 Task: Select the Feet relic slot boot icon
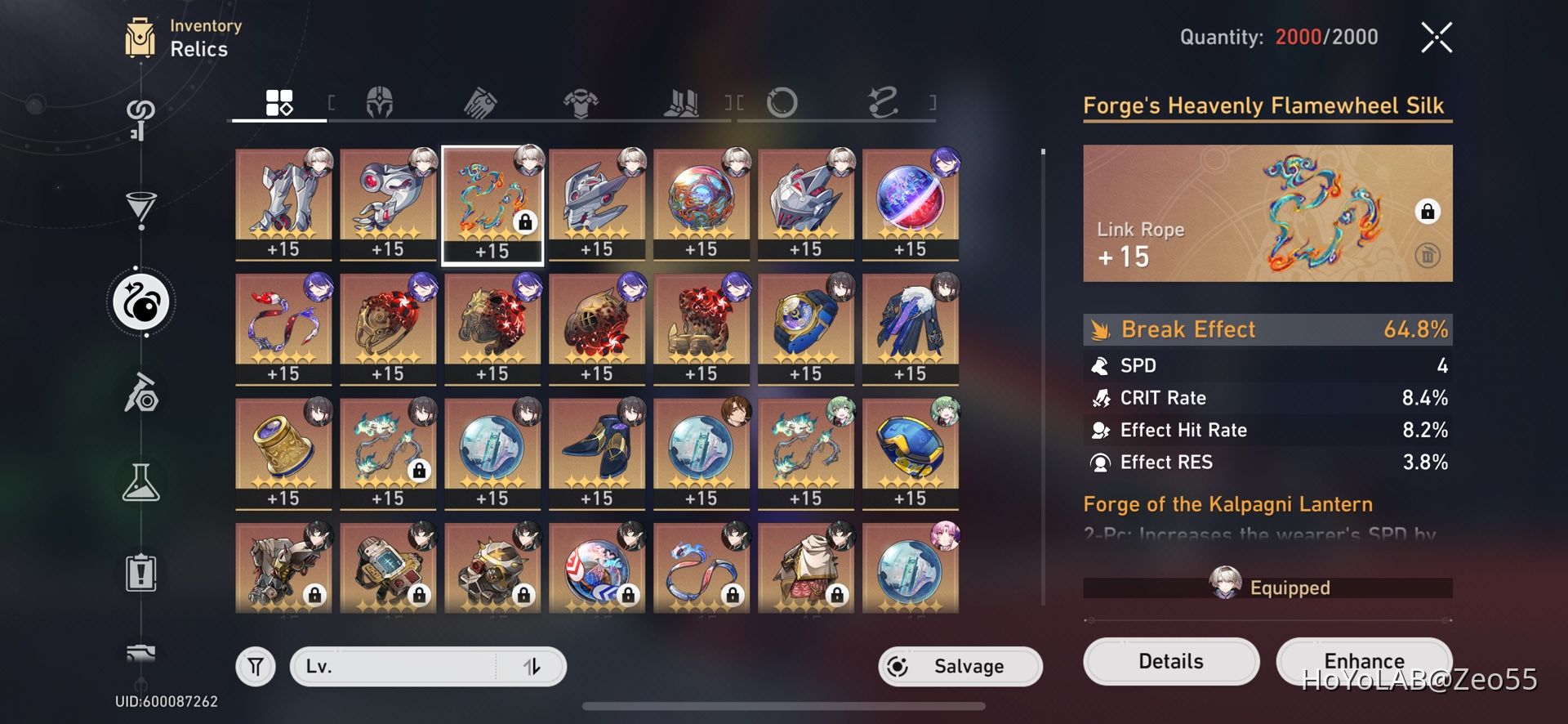683,103
